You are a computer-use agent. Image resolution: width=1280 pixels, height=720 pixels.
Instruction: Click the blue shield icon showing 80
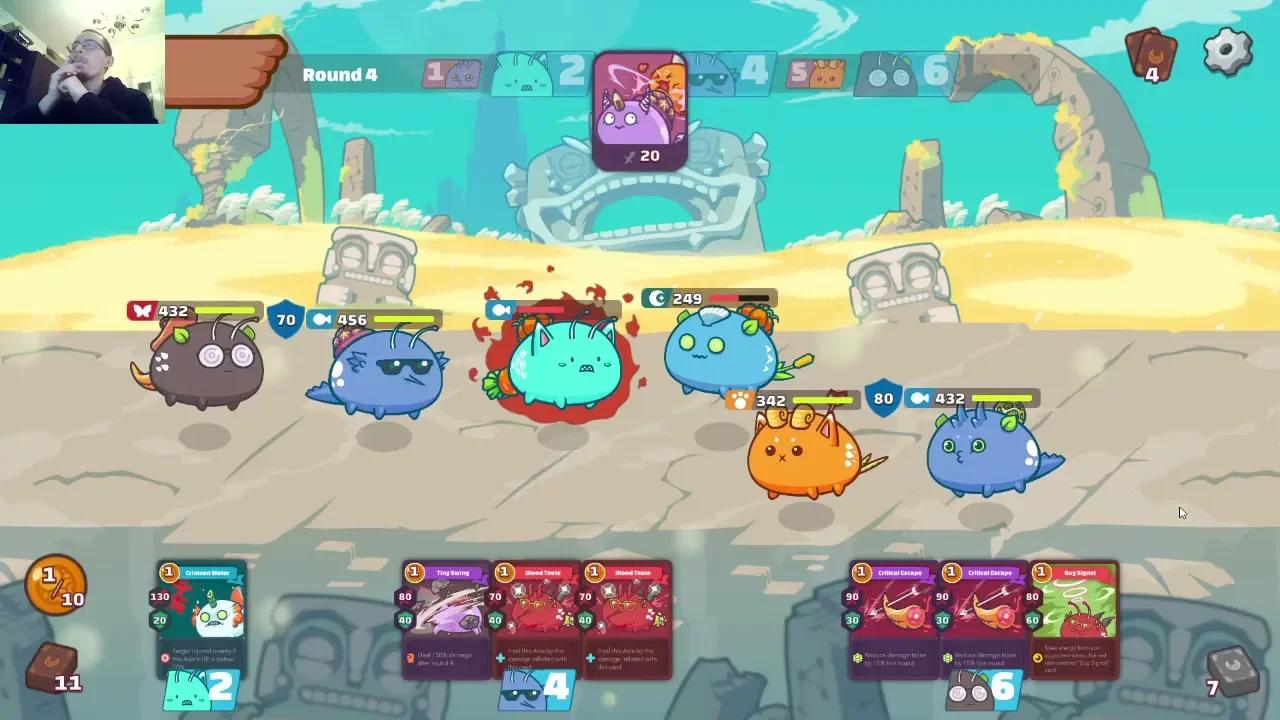pyautogui.click(x=884, y=399)
